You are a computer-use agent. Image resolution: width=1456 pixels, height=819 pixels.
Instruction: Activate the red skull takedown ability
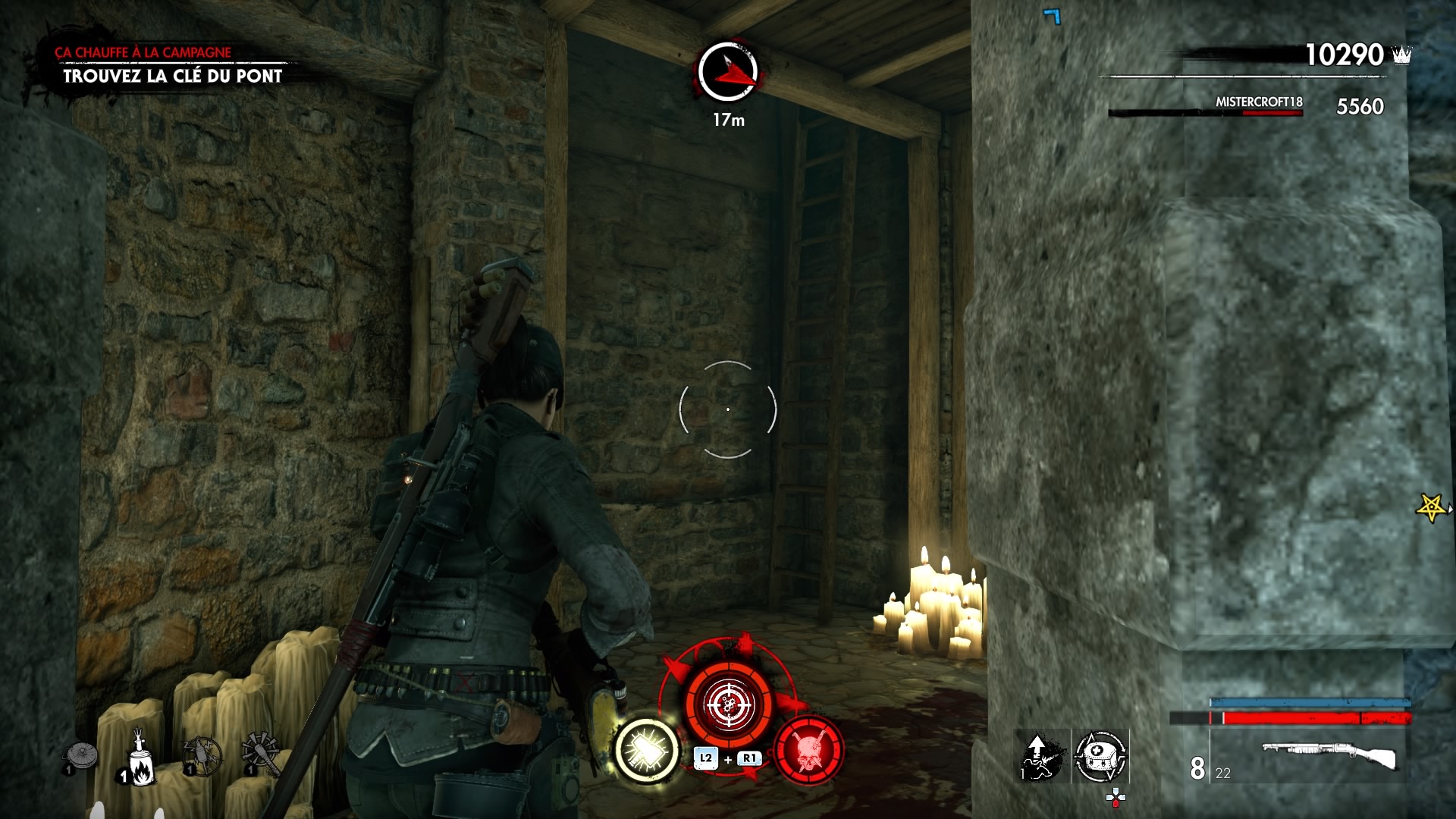(808, 749)
